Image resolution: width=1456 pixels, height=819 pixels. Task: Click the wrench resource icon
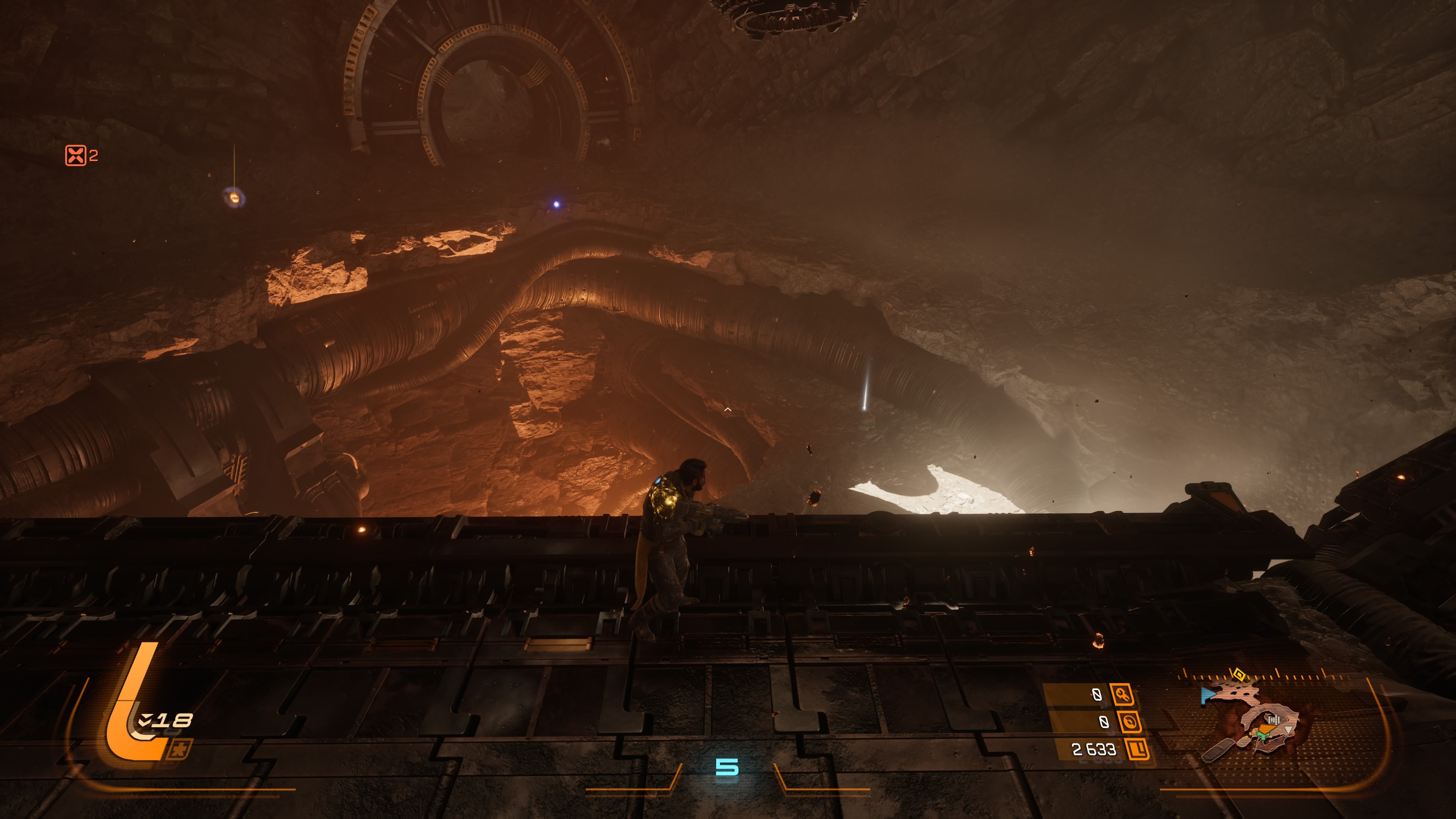[x=1122, y=694]
